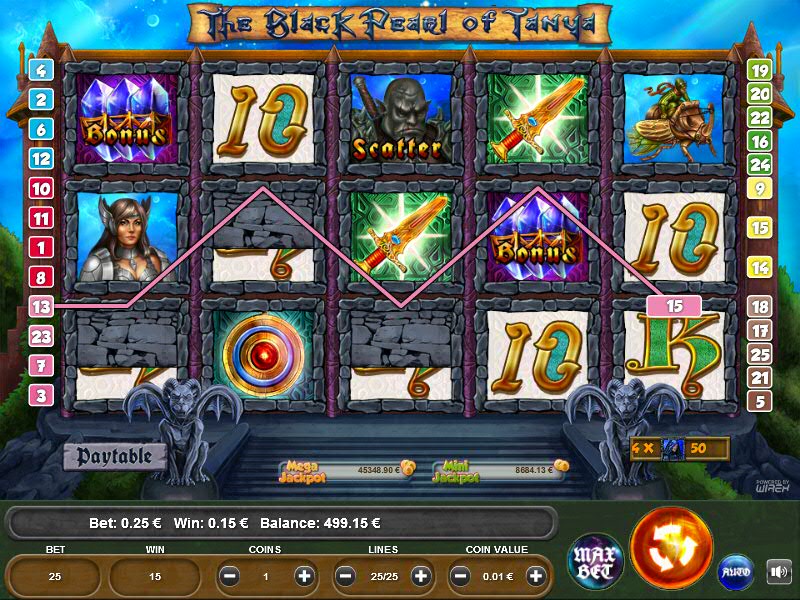The image size is (800, 600).
Task: Increase the coin value
Action: 537,577
